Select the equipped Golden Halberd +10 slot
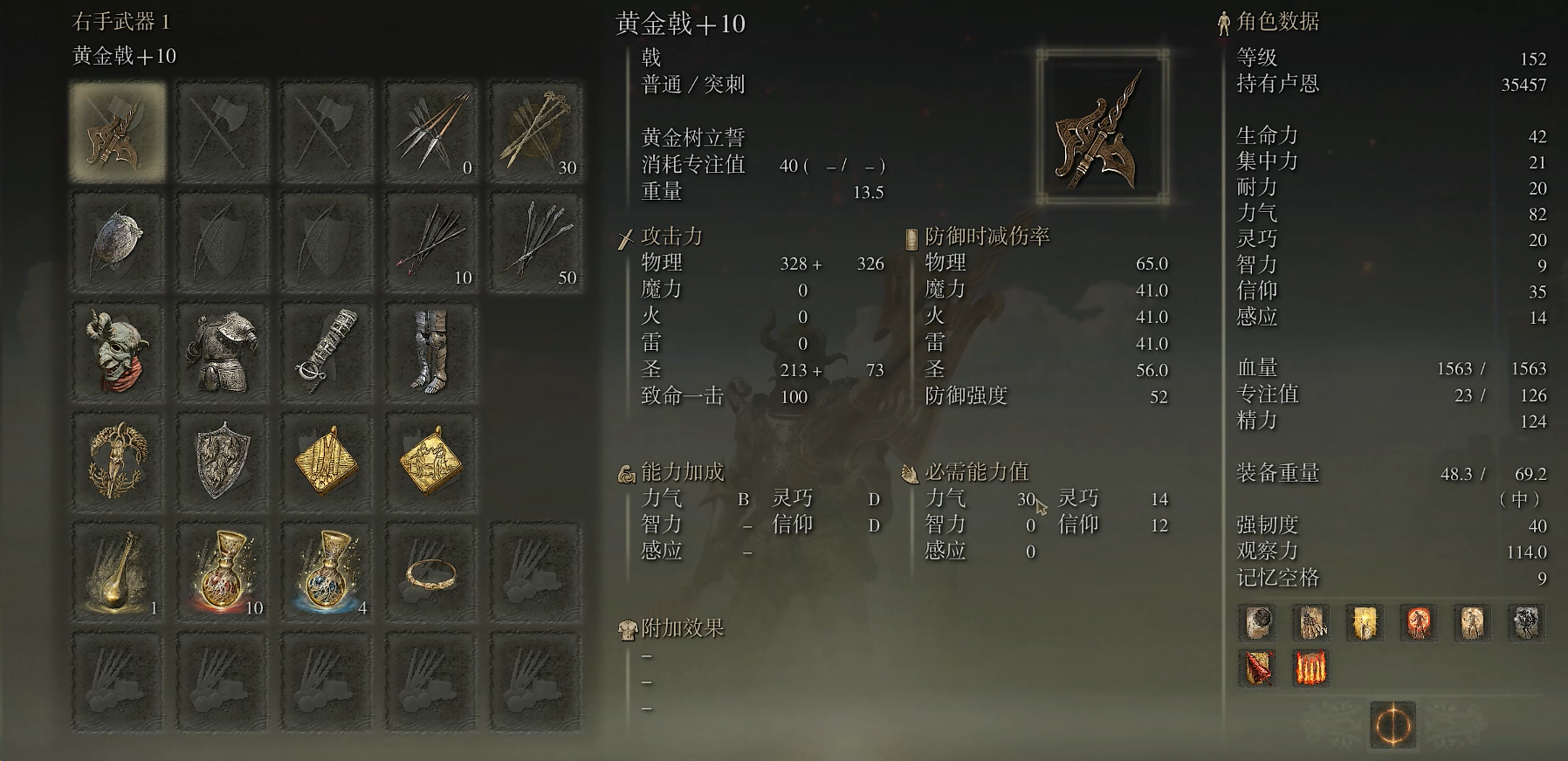The image size is (1568, 761). [118, 131]
